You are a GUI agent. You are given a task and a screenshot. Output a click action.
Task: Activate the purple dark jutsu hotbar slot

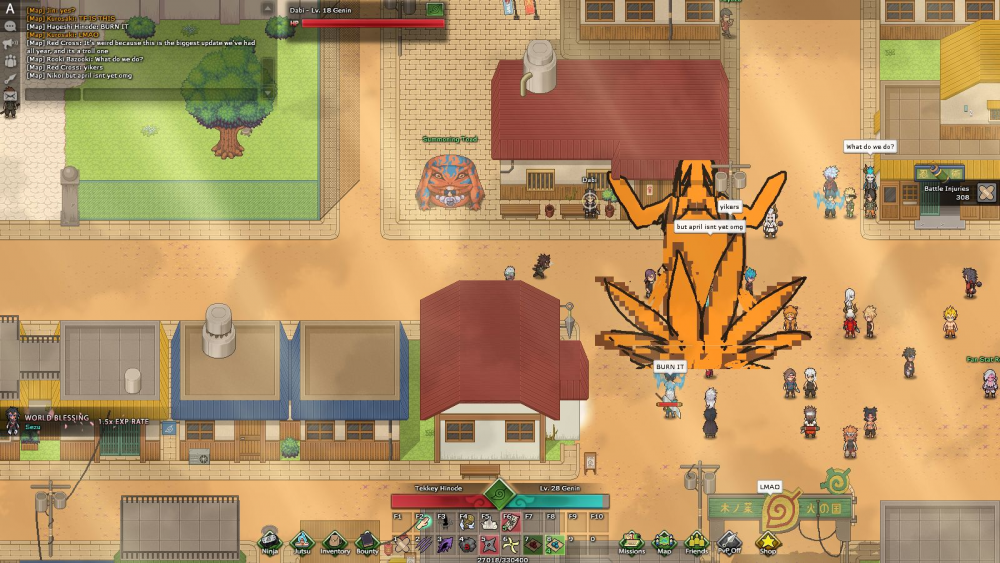pos(444,545)
